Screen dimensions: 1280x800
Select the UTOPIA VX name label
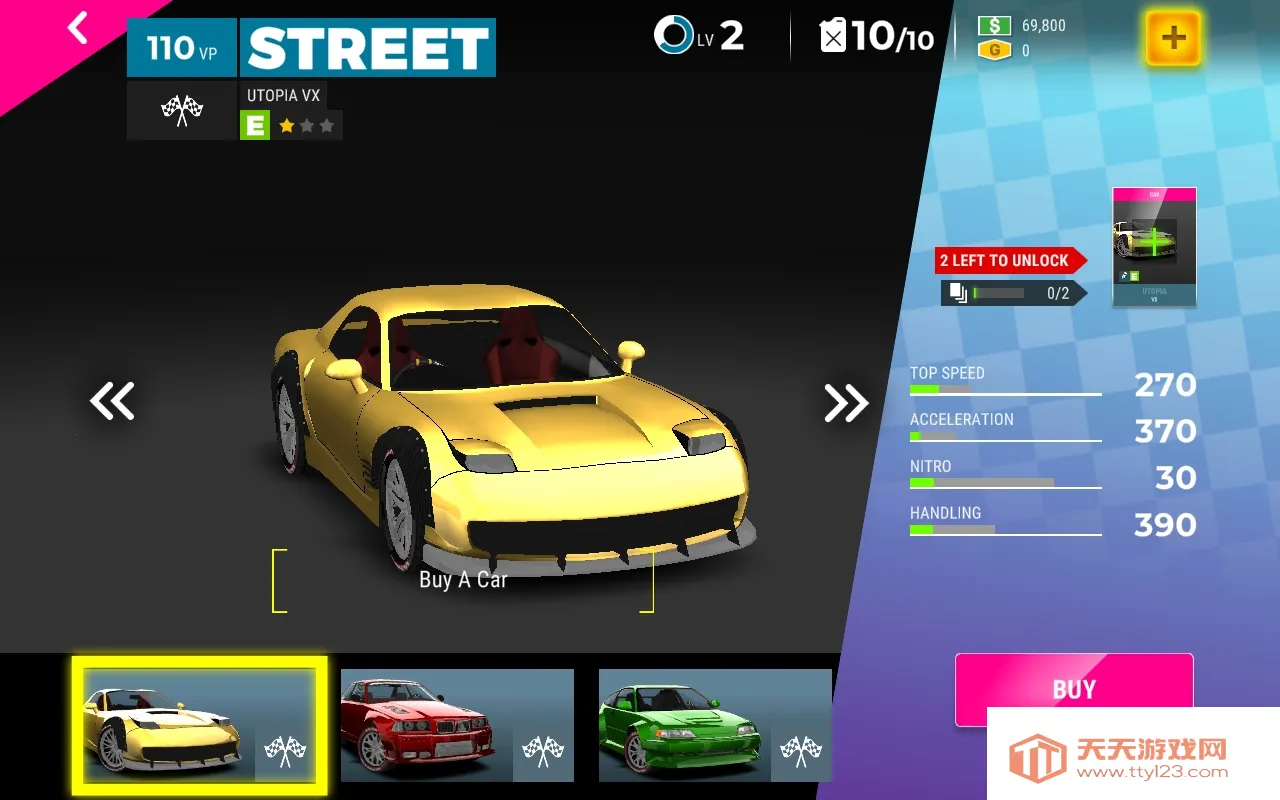283,95
